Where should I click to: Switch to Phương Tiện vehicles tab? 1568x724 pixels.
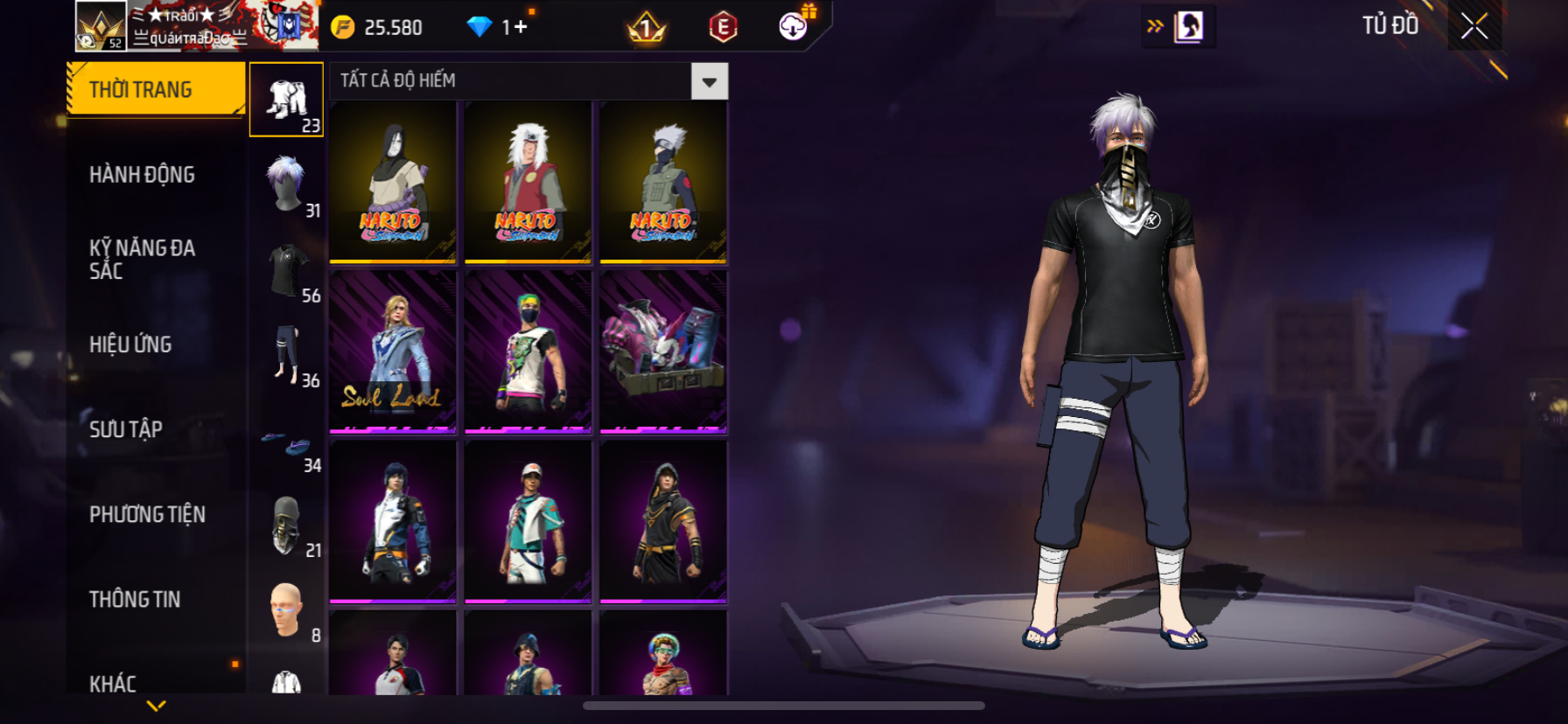tap(147, 514)
